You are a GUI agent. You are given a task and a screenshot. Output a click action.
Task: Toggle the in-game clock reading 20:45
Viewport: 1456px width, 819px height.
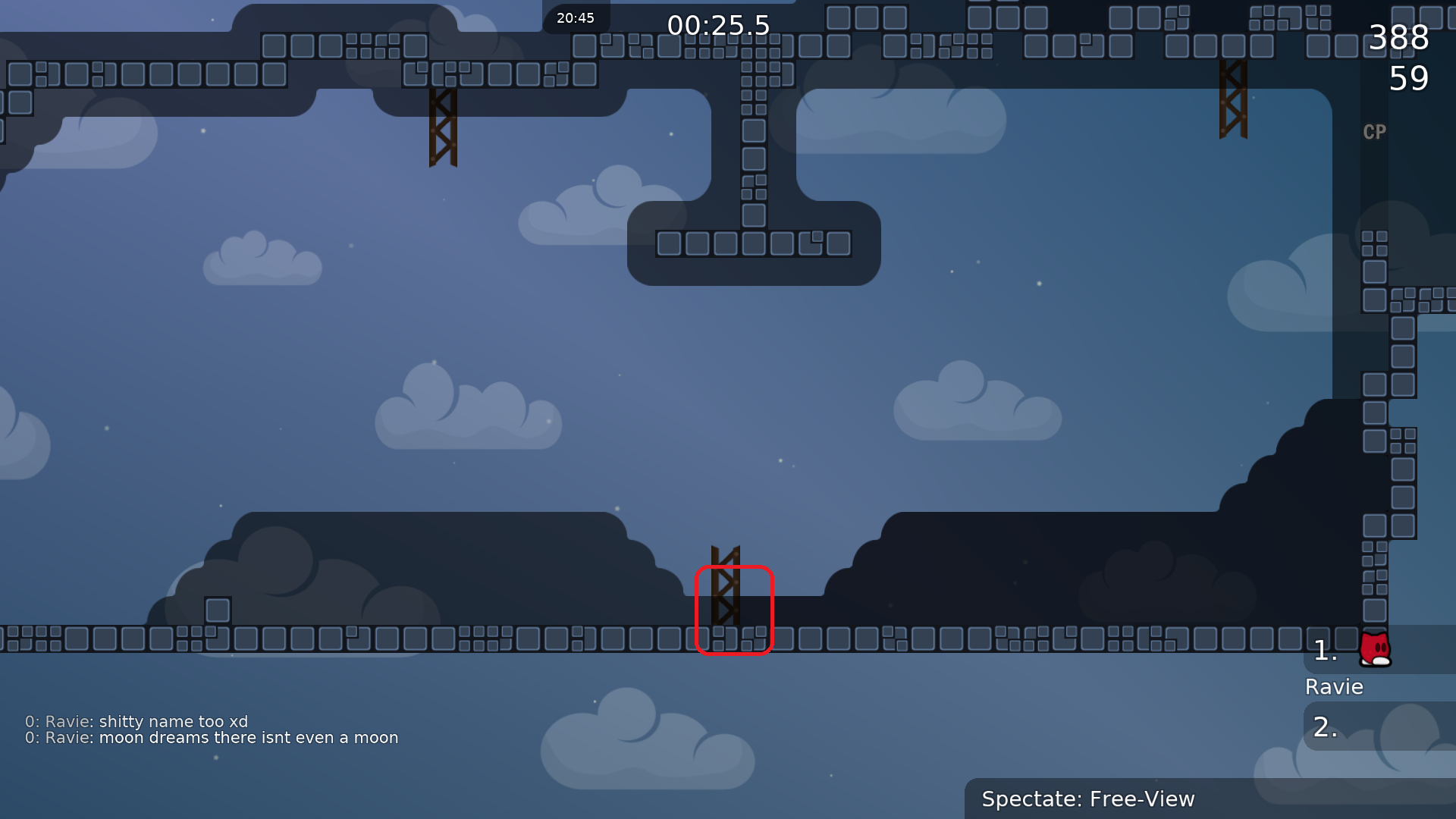tap(575, 17)
